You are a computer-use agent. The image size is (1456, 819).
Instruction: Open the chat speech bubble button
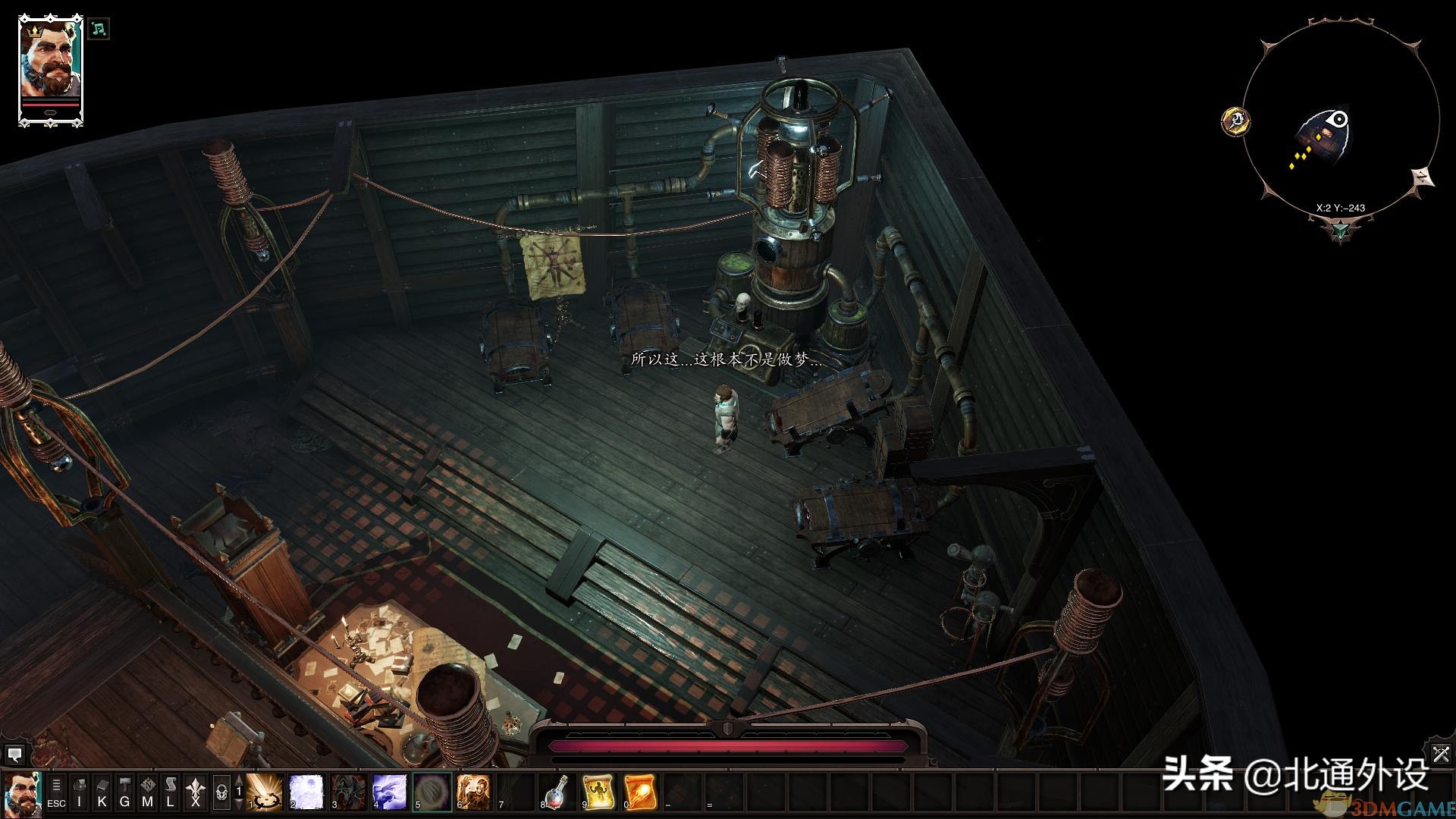[14, 755]
